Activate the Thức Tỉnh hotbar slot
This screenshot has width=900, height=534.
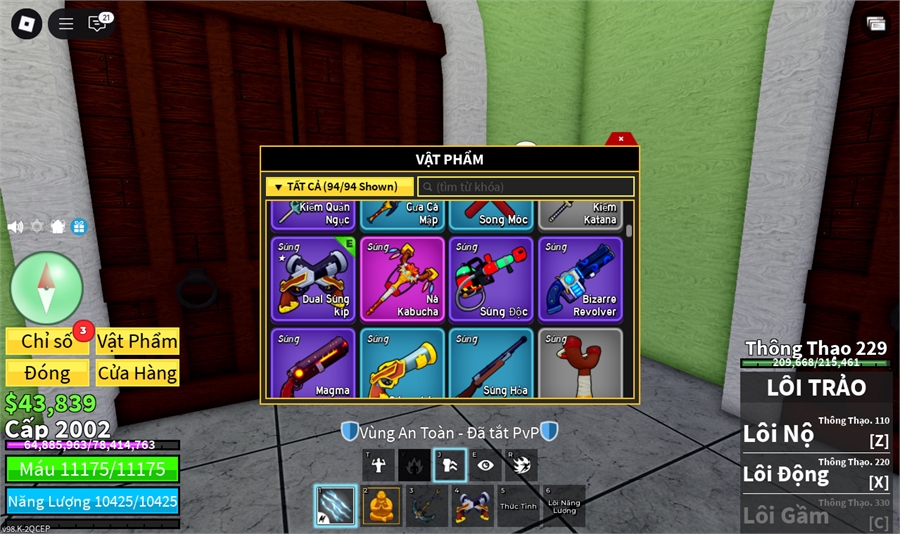click(x=516, y=506)
